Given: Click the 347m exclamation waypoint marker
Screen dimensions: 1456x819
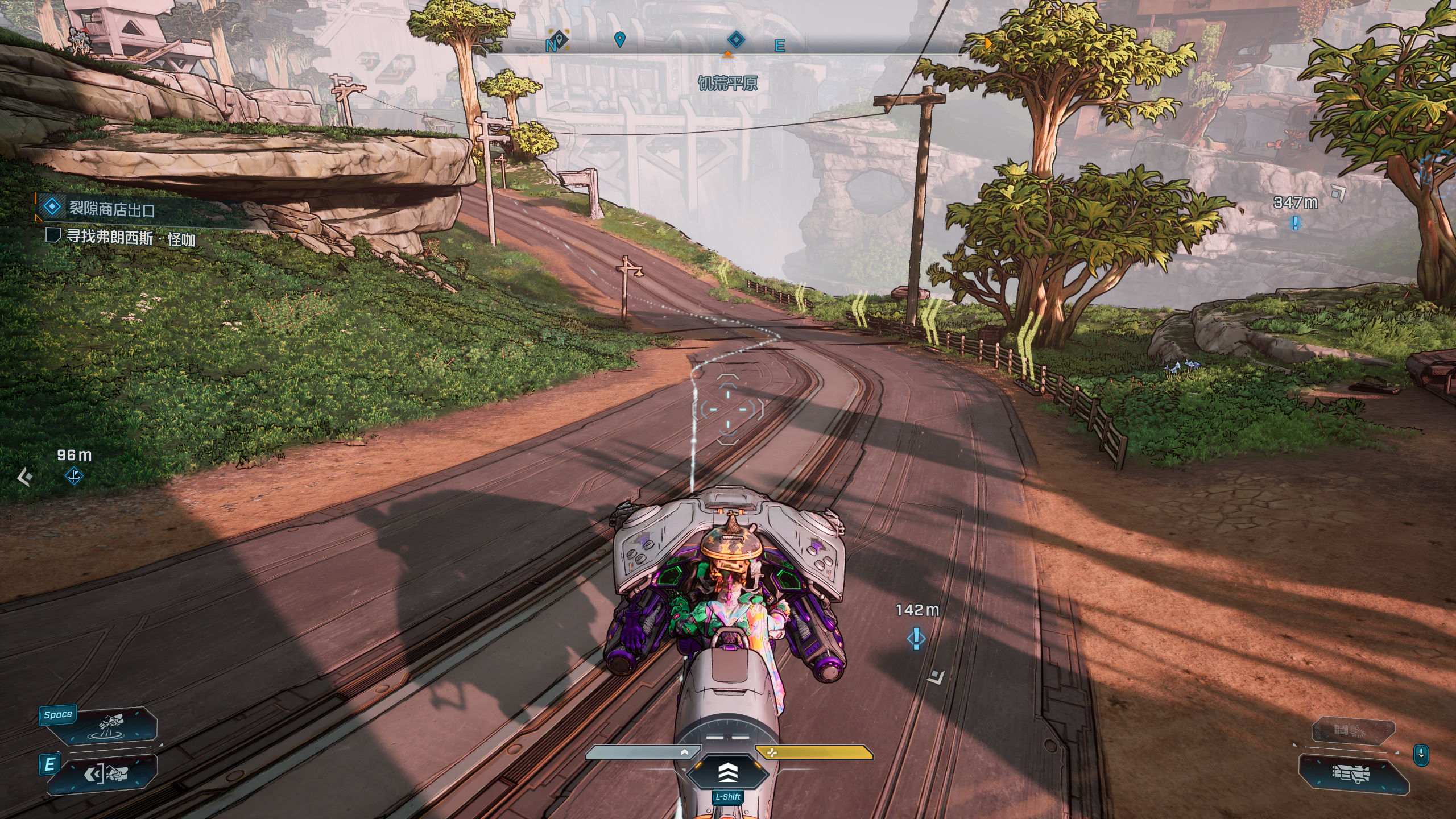Looking at the screenshot, I should pos(1295,222).
